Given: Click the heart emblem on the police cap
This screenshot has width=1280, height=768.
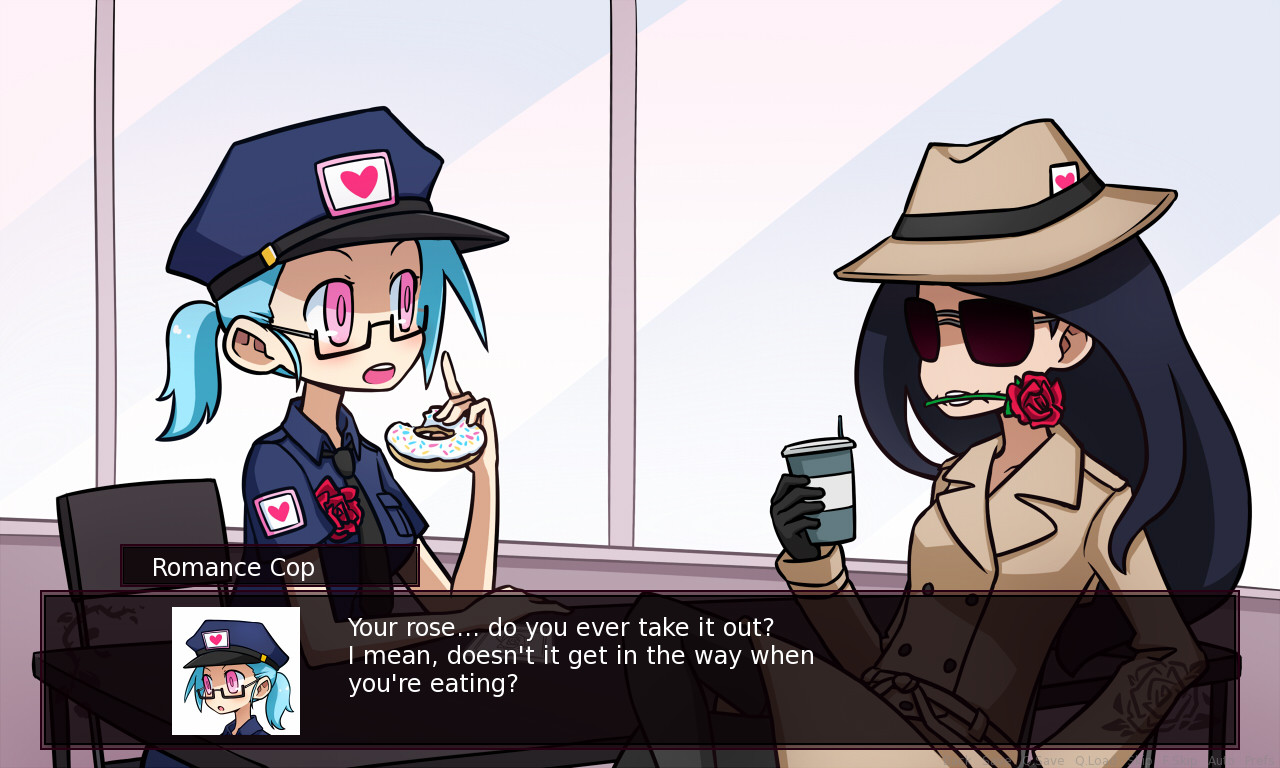Looking at the screenshot, I should [357, 182].
